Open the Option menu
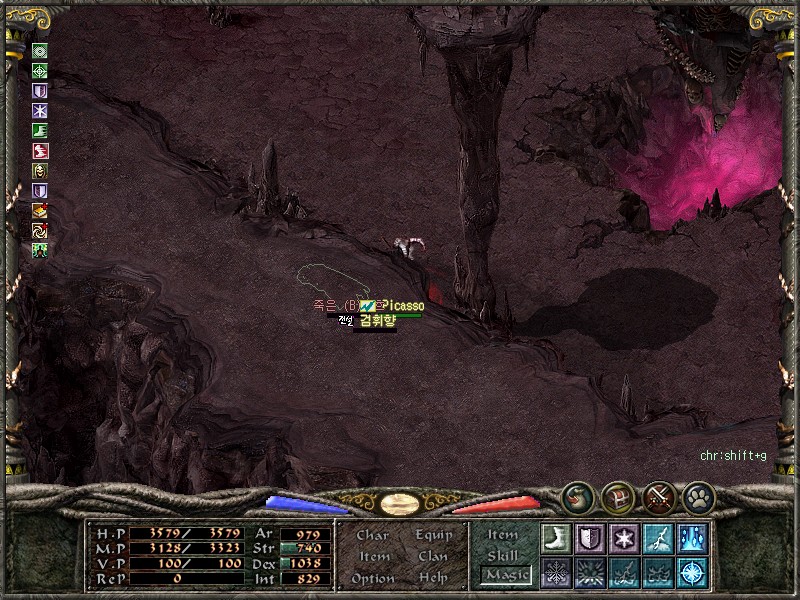 [x=372, y=578]
